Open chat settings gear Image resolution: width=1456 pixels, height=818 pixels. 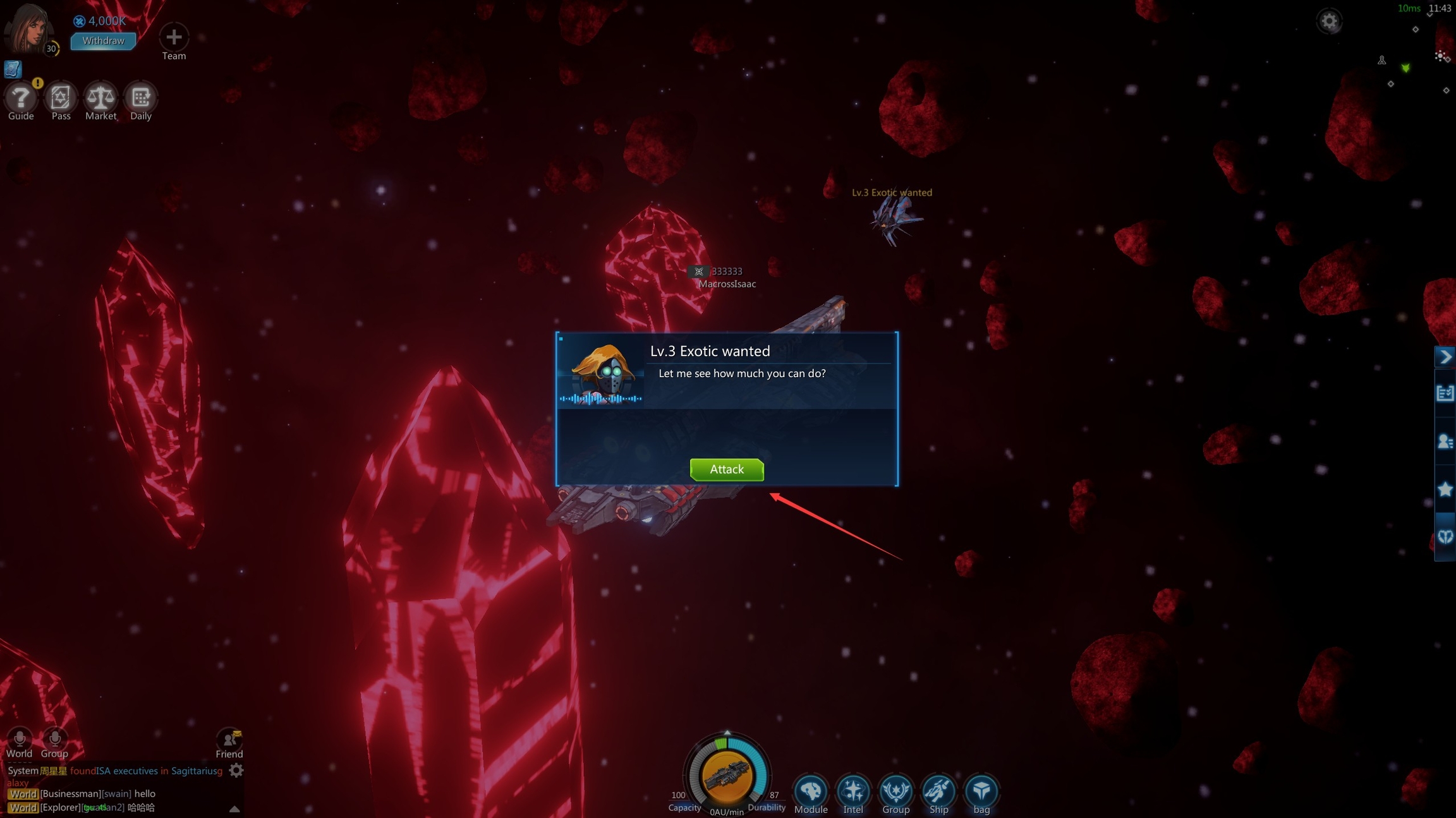[236, 771]
